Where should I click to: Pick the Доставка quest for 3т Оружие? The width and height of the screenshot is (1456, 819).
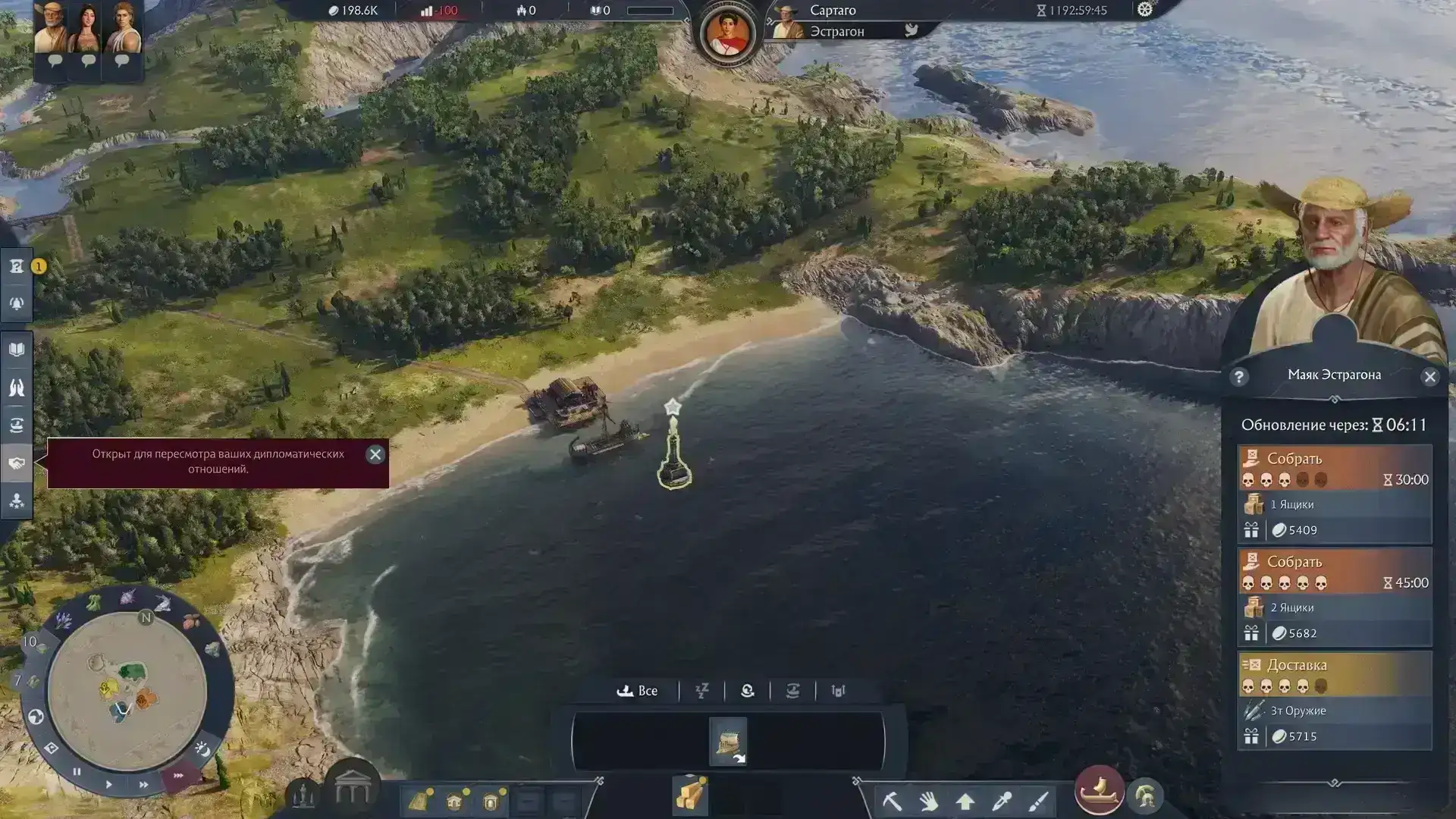[1335, 700]
